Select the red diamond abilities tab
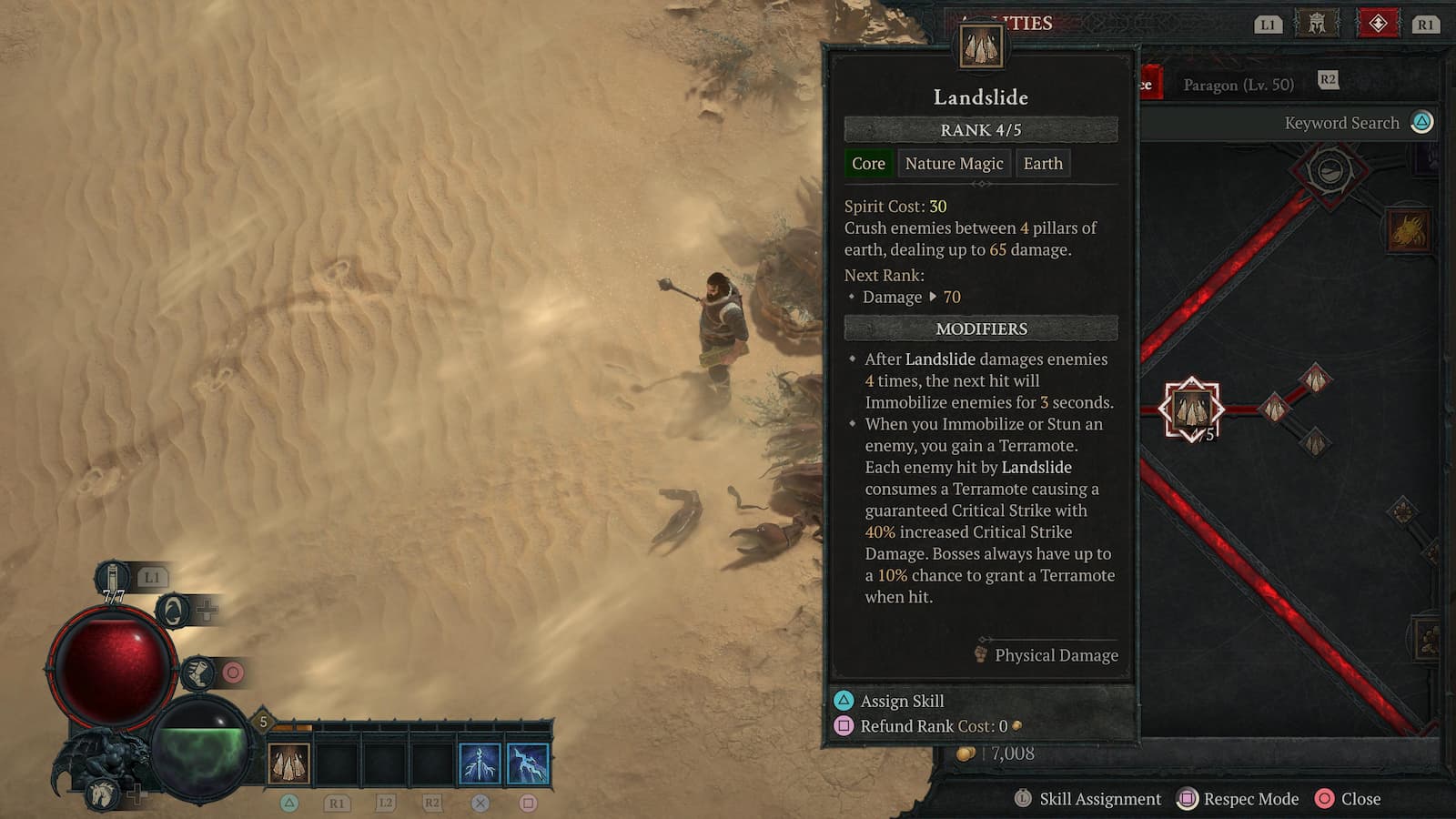 point(1378,24)
